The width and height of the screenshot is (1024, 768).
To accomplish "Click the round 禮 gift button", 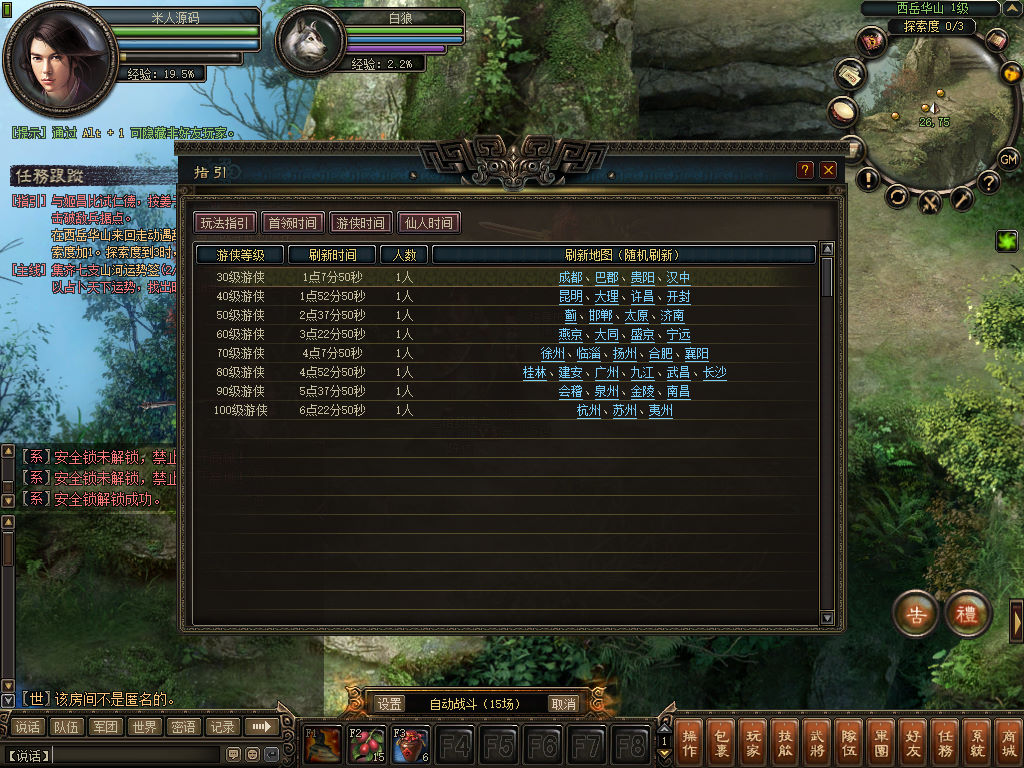I will 967,614.
